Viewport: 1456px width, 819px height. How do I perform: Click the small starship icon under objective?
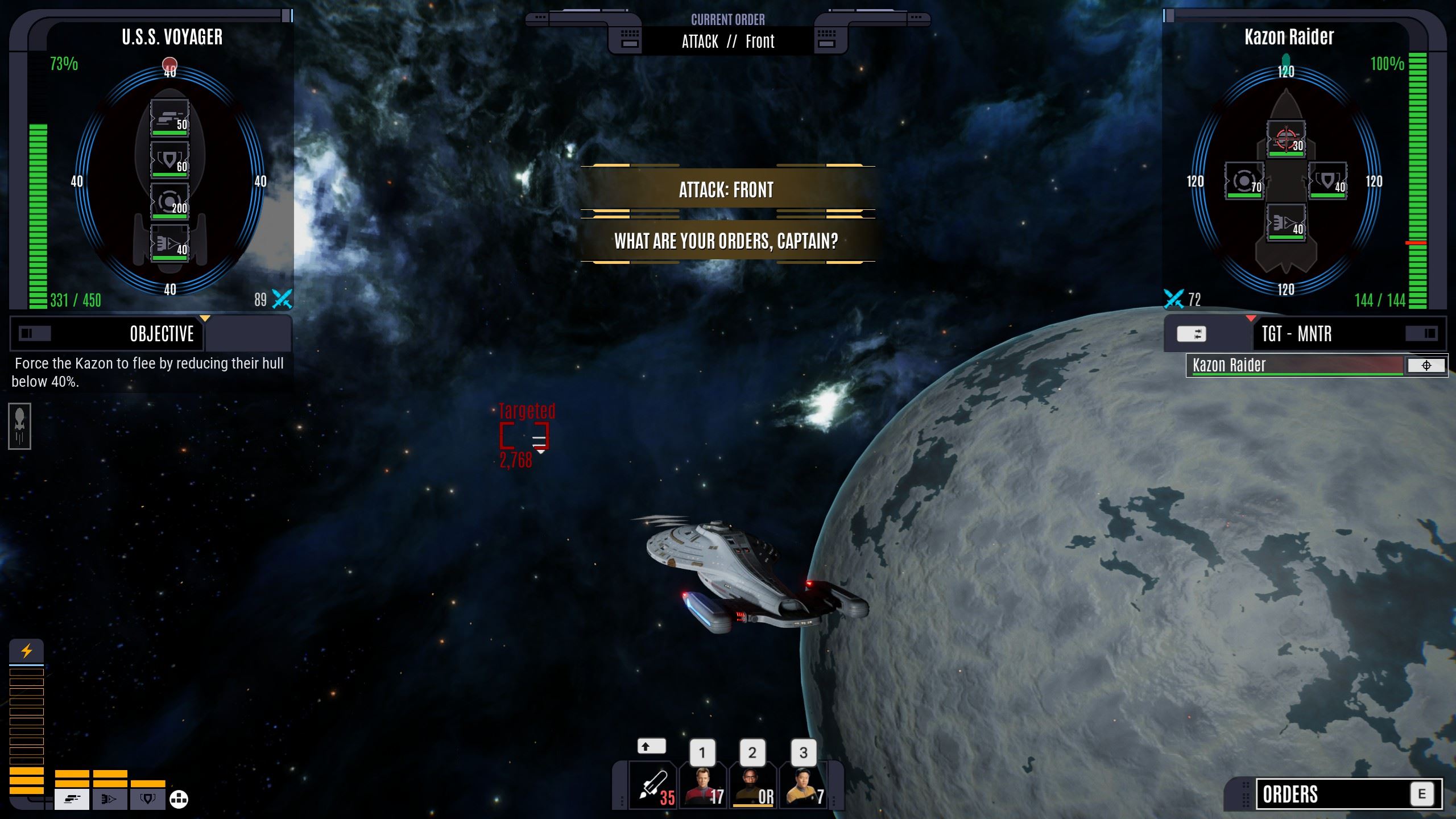pyautogui.click(x=20, y=426)
